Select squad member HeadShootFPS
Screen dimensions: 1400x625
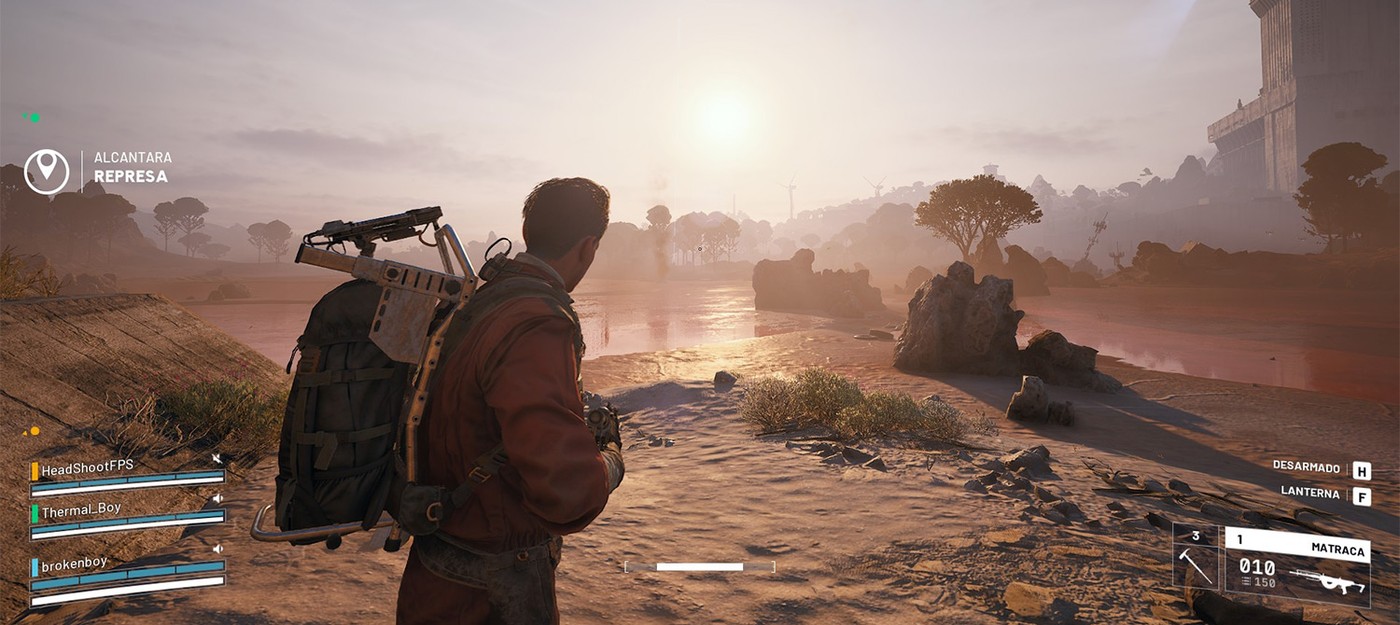(88, 468)
